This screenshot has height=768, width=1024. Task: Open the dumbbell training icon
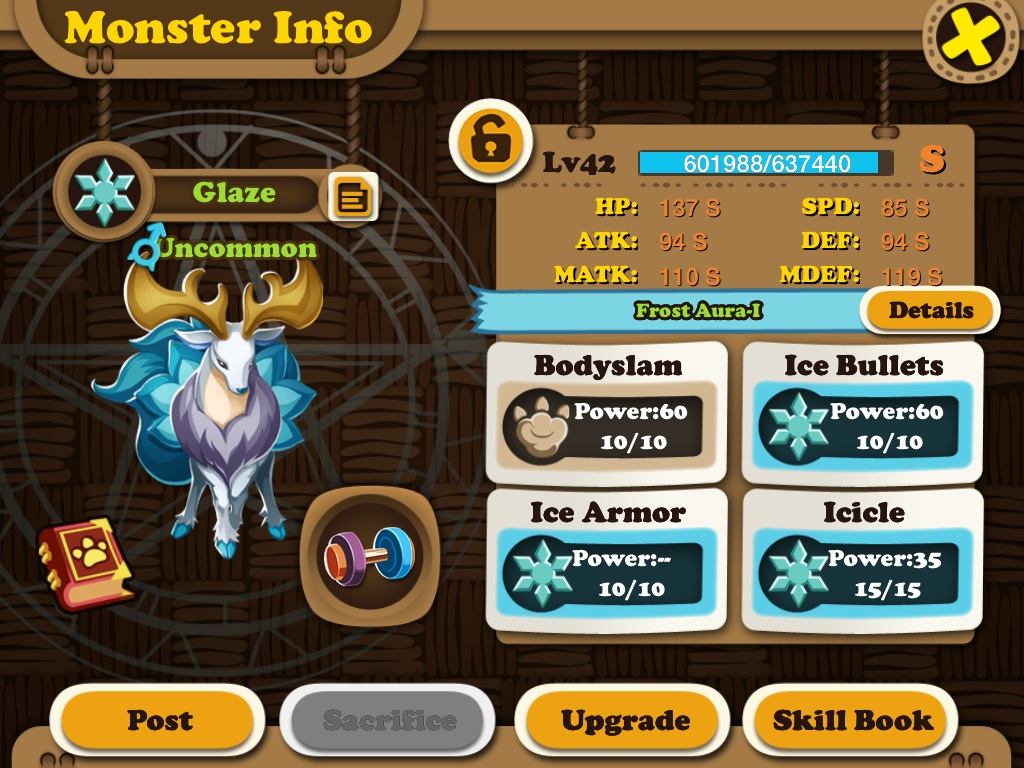pos(366,554)
